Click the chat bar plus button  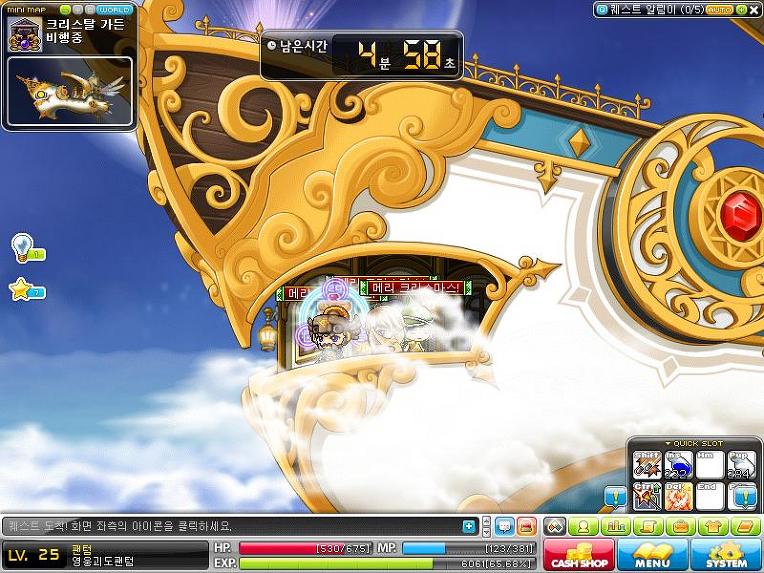tap(469, 526)
